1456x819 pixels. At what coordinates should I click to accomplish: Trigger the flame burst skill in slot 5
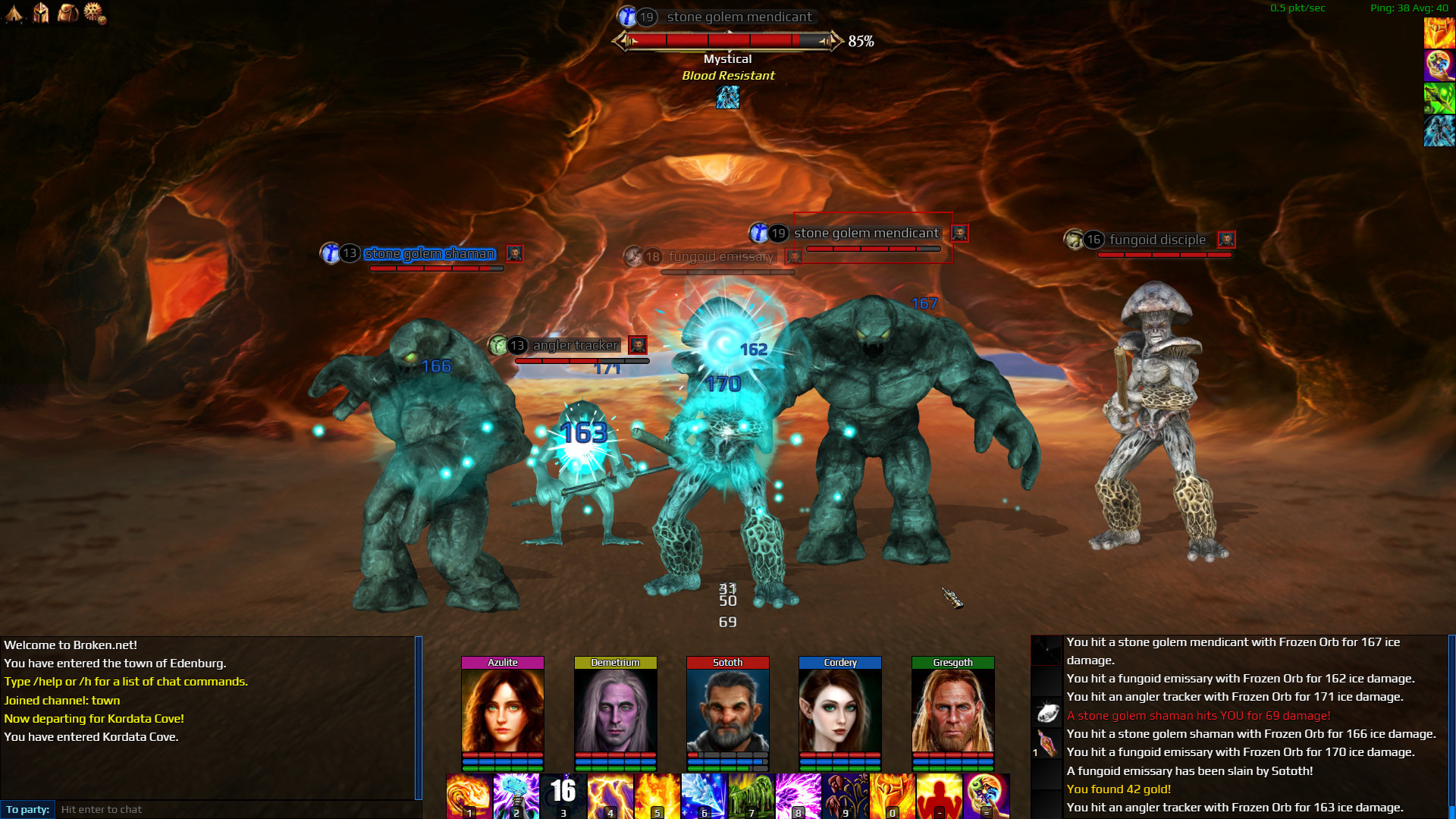[x=657, y=795]
